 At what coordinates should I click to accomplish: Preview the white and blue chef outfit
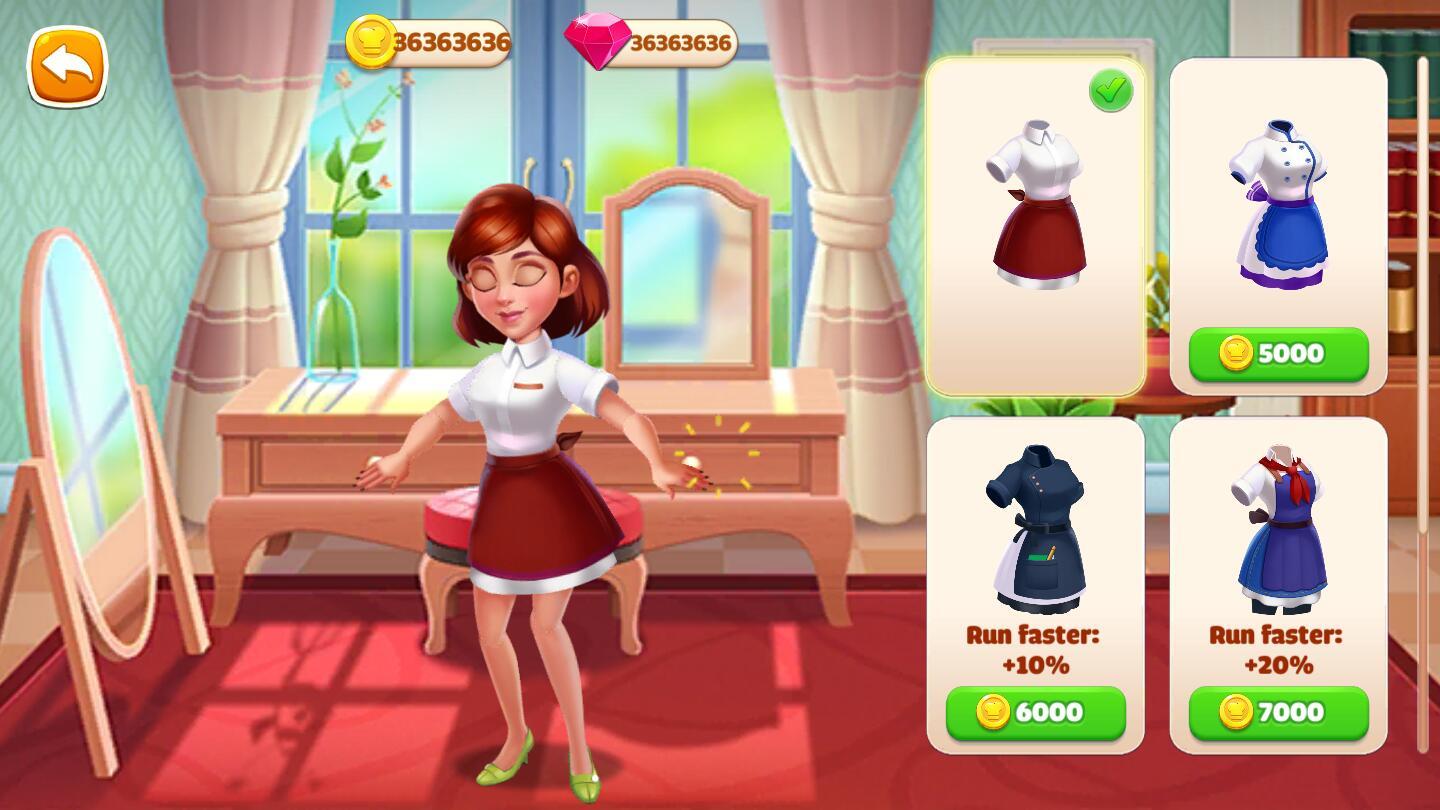(x=1278, y=205)
